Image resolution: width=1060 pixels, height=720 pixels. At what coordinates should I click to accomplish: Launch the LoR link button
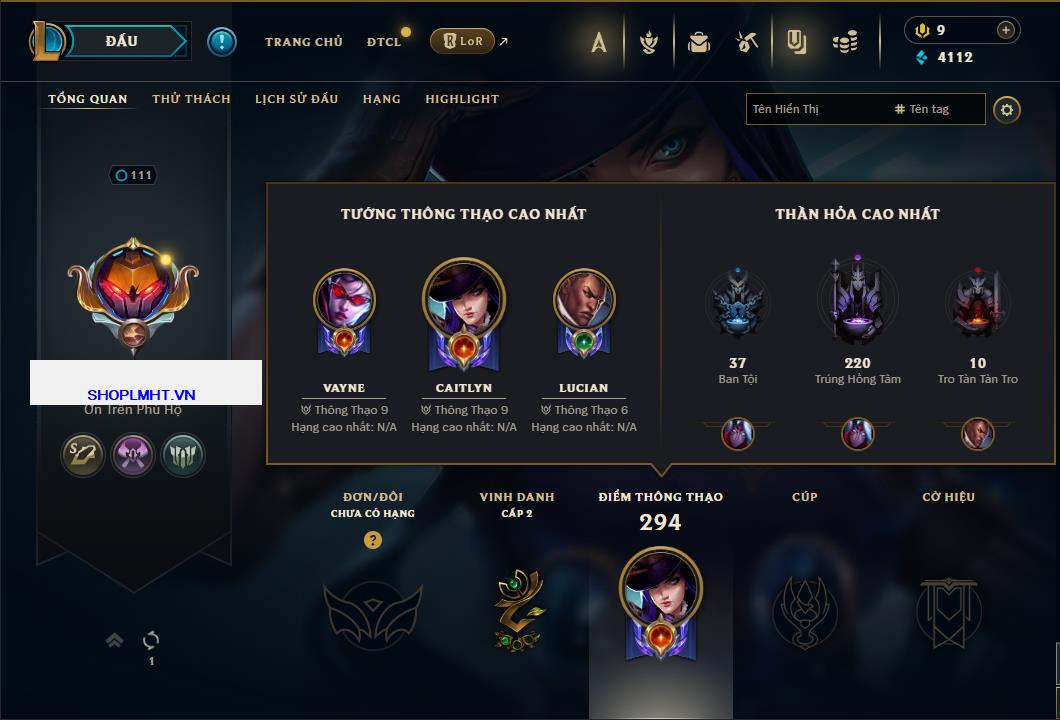pos(462,42)
